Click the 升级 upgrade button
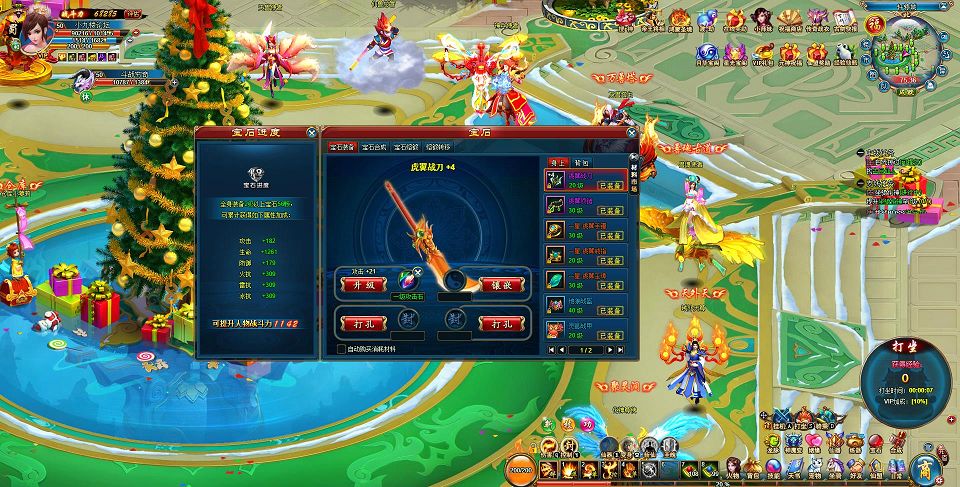The width and height of the screenshot is (960, 487). pyautogui.click(x=363, y=284)
